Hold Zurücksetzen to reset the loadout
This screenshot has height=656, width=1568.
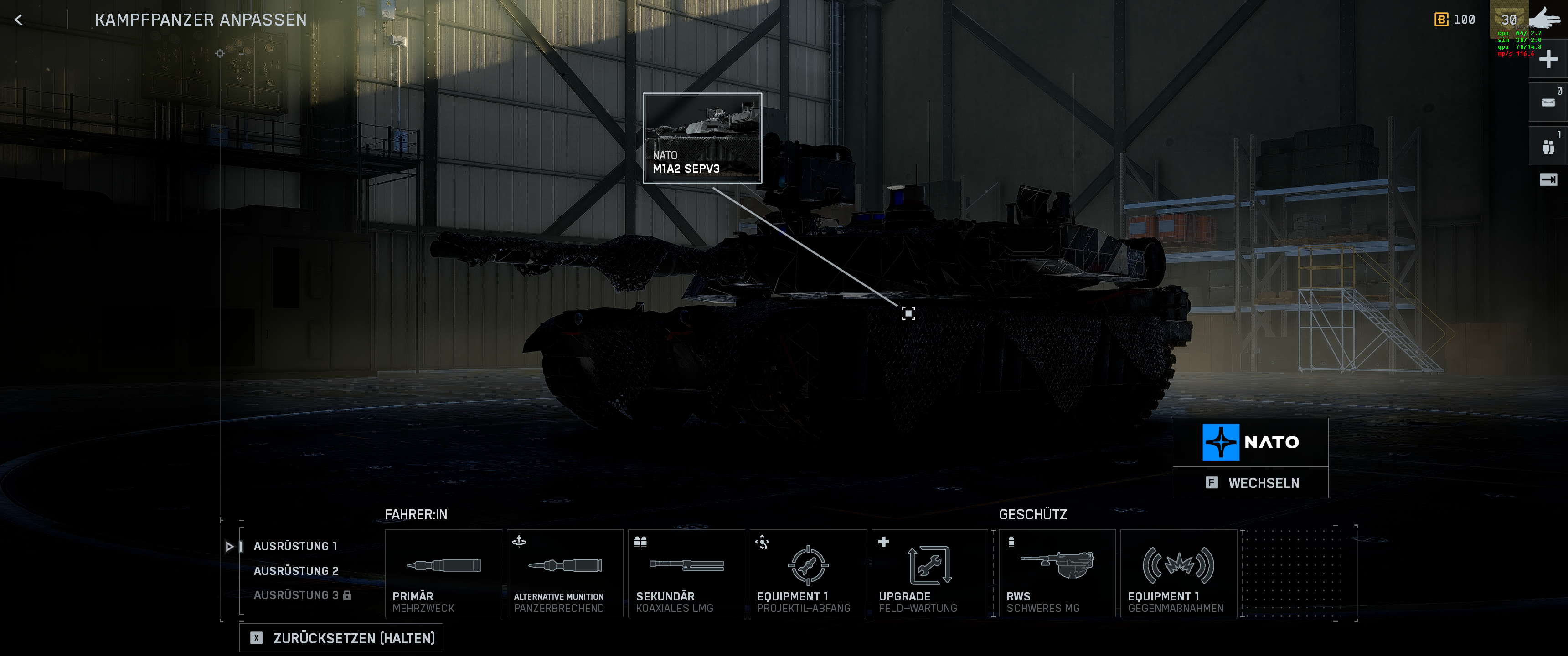pyautogui.click(x=341, y=637)
